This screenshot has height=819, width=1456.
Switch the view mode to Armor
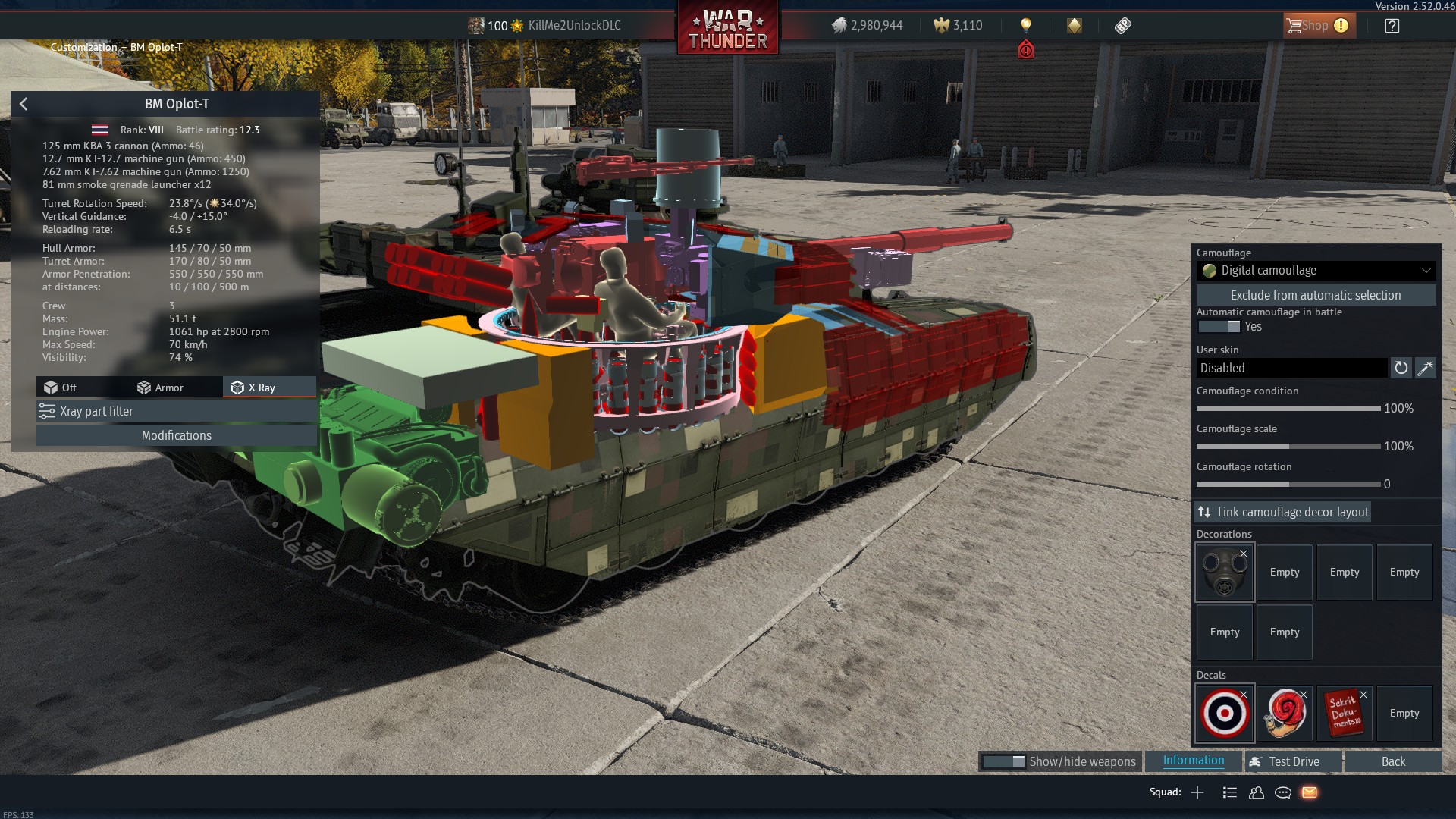(x=160, y=388)
